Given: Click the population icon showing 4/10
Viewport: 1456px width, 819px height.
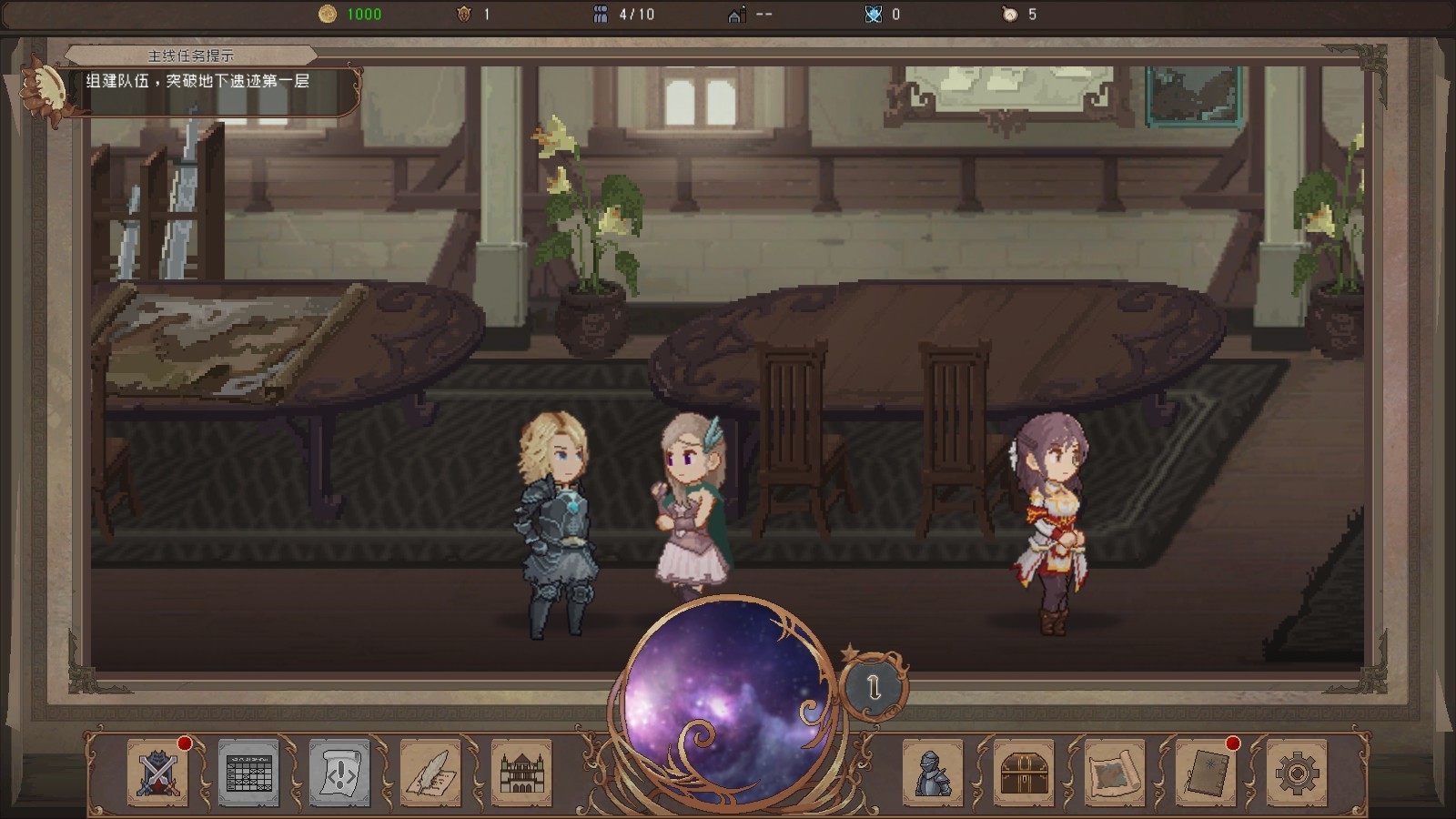Looking at the screenshot, I should [x=601, y=14].
